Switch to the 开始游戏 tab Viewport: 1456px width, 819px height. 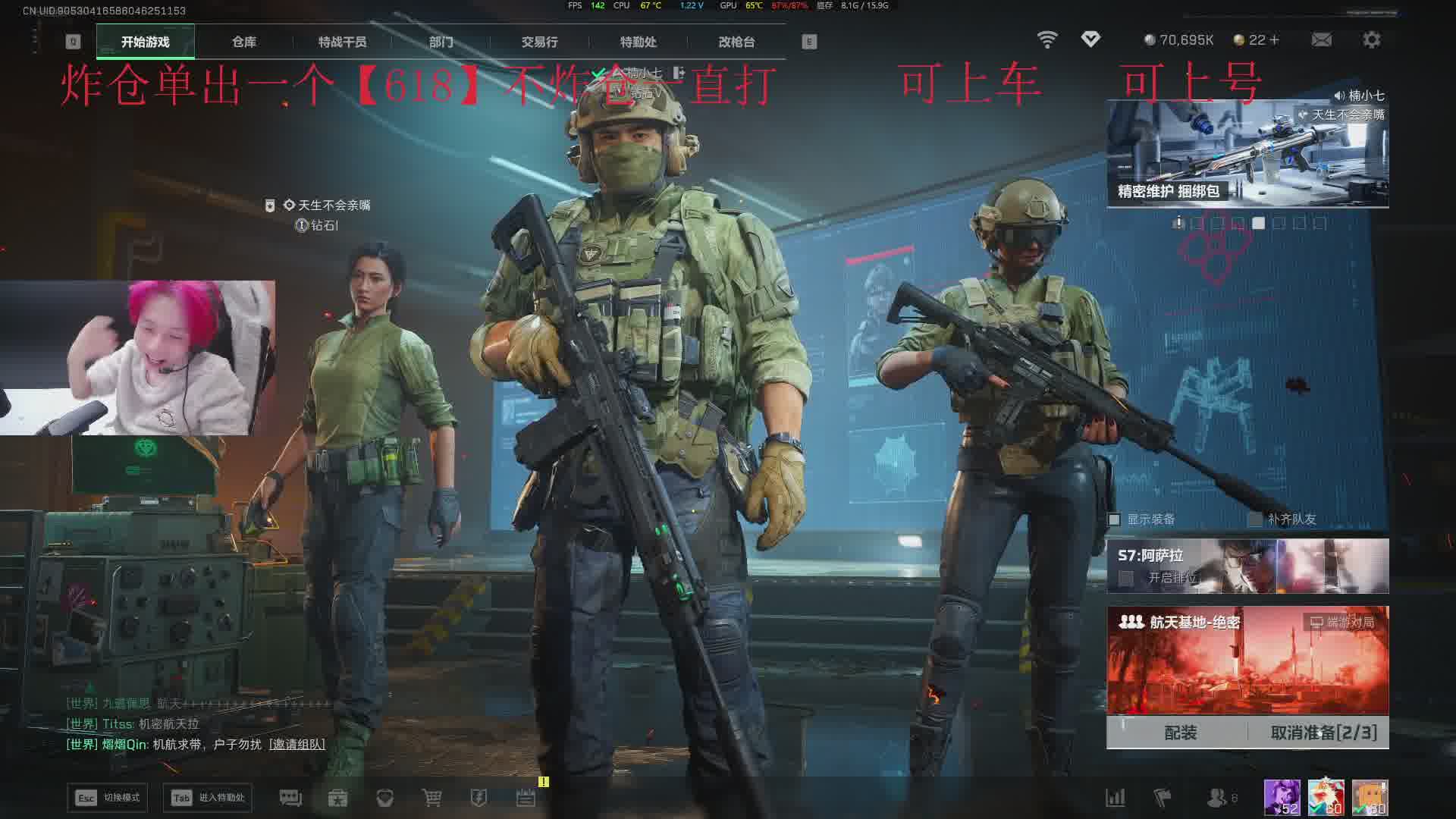[145, 42]
